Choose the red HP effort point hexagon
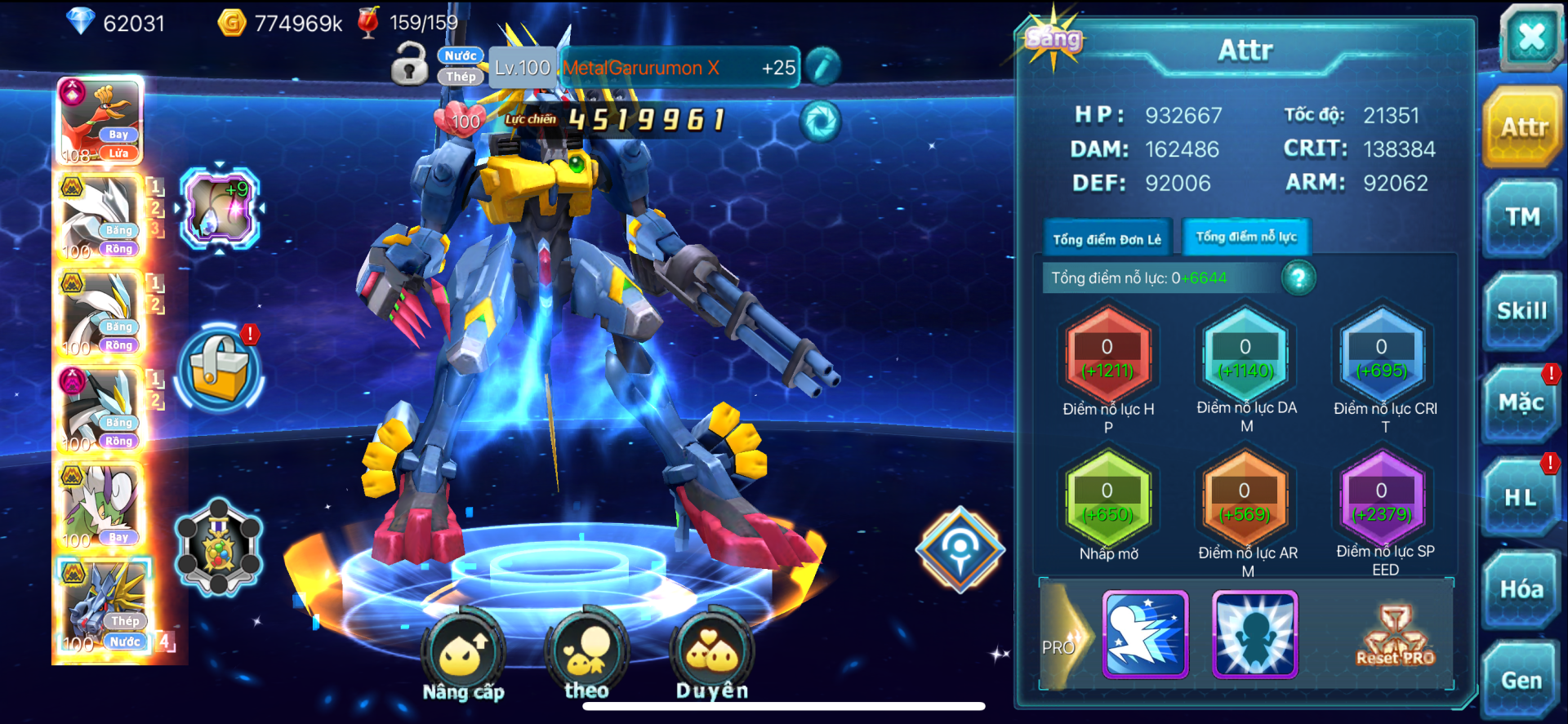The height and width of the screenshot is (724, 1568). click(x=1107, y=358)
